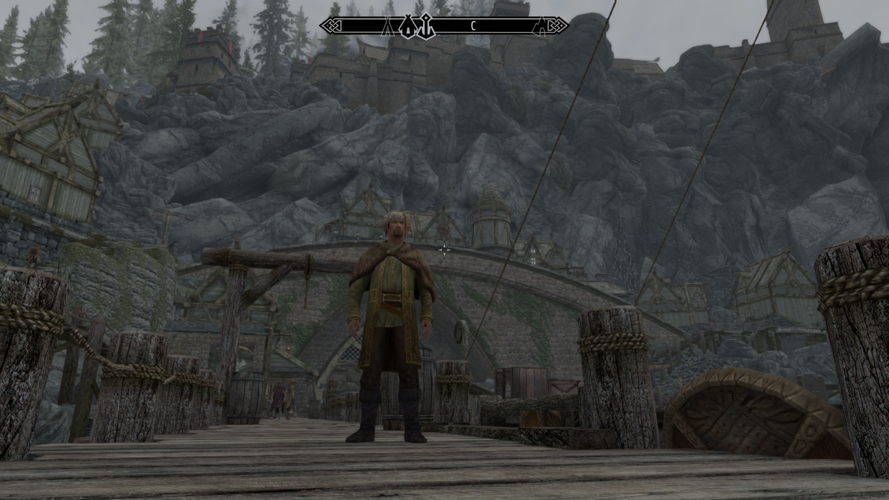Click the compass bar at the top

444,26
